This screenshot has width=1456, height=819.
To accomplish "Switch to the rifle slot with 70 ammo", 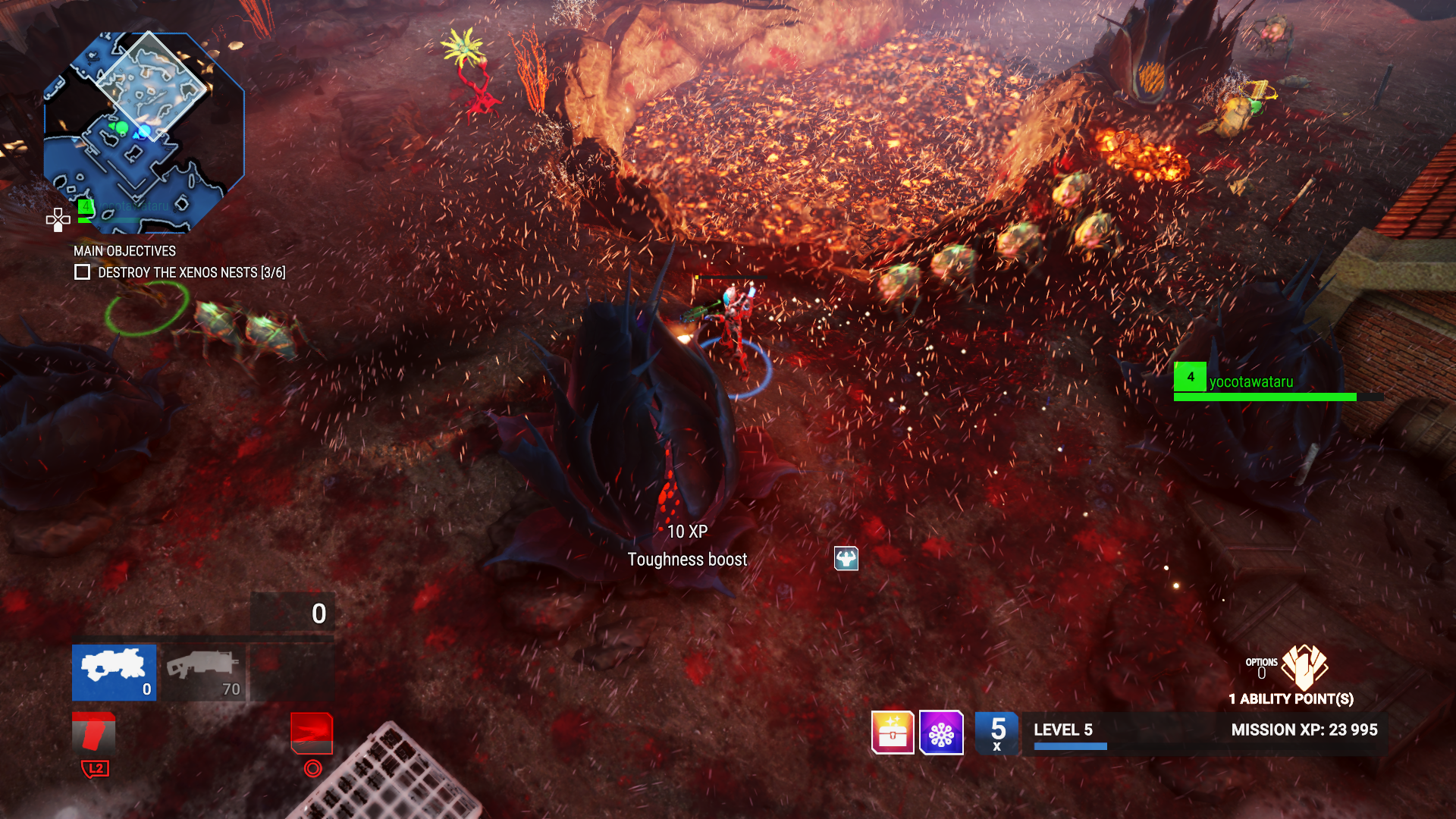I will pyautogui.click(x=204, y=673).
